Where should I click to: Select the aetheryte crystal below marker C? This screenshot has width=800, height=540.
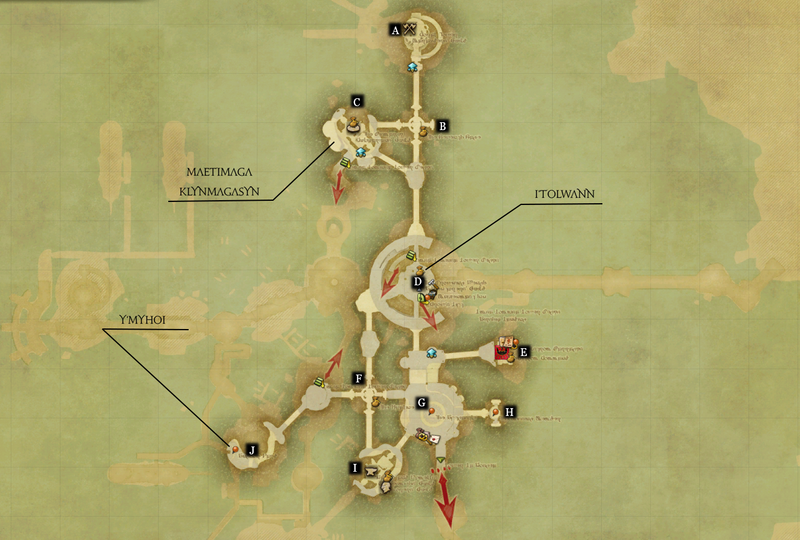pos(361,151)
